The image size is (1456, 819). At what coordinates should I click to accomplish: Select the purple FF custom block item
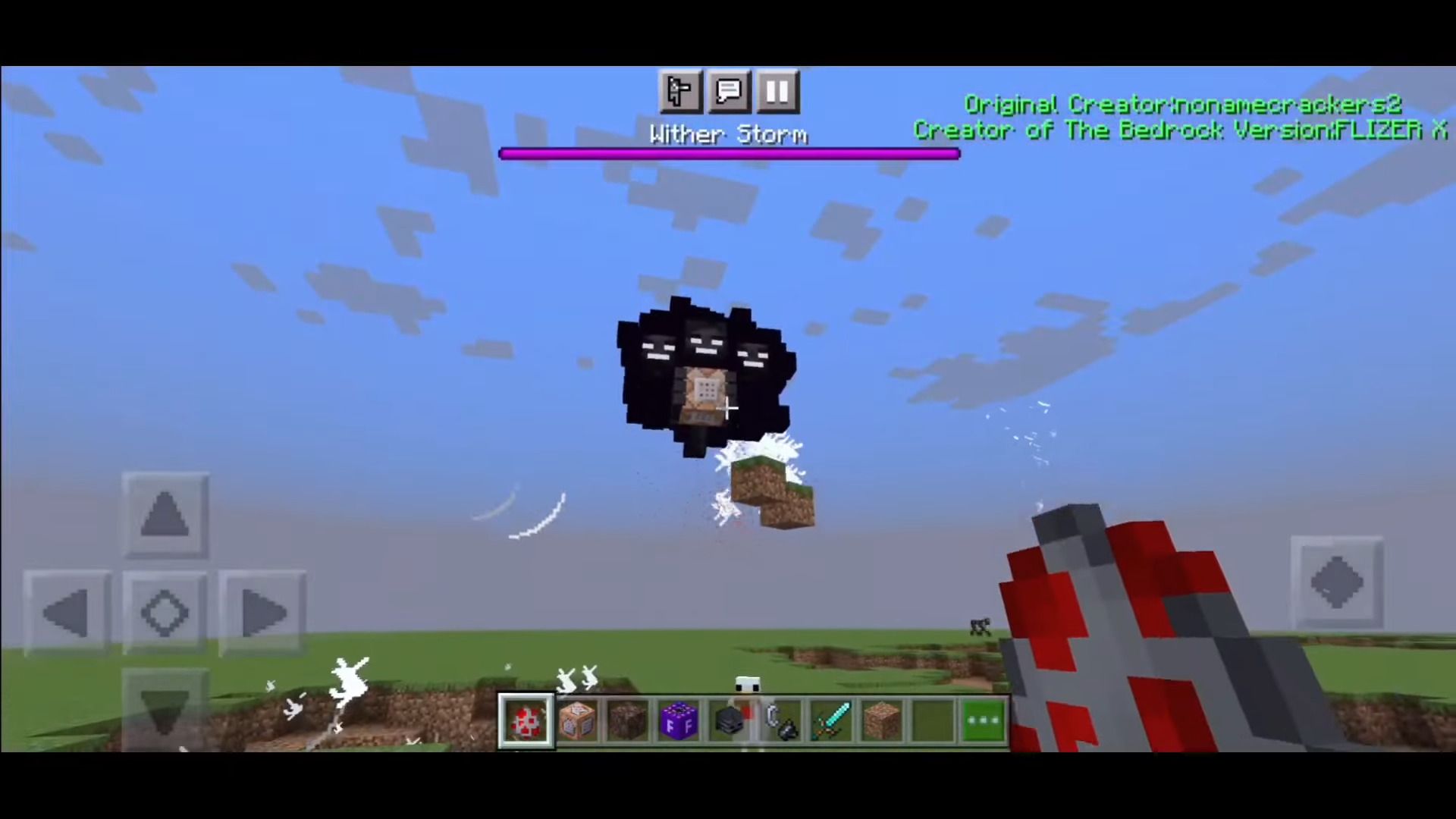coord(679,720)
